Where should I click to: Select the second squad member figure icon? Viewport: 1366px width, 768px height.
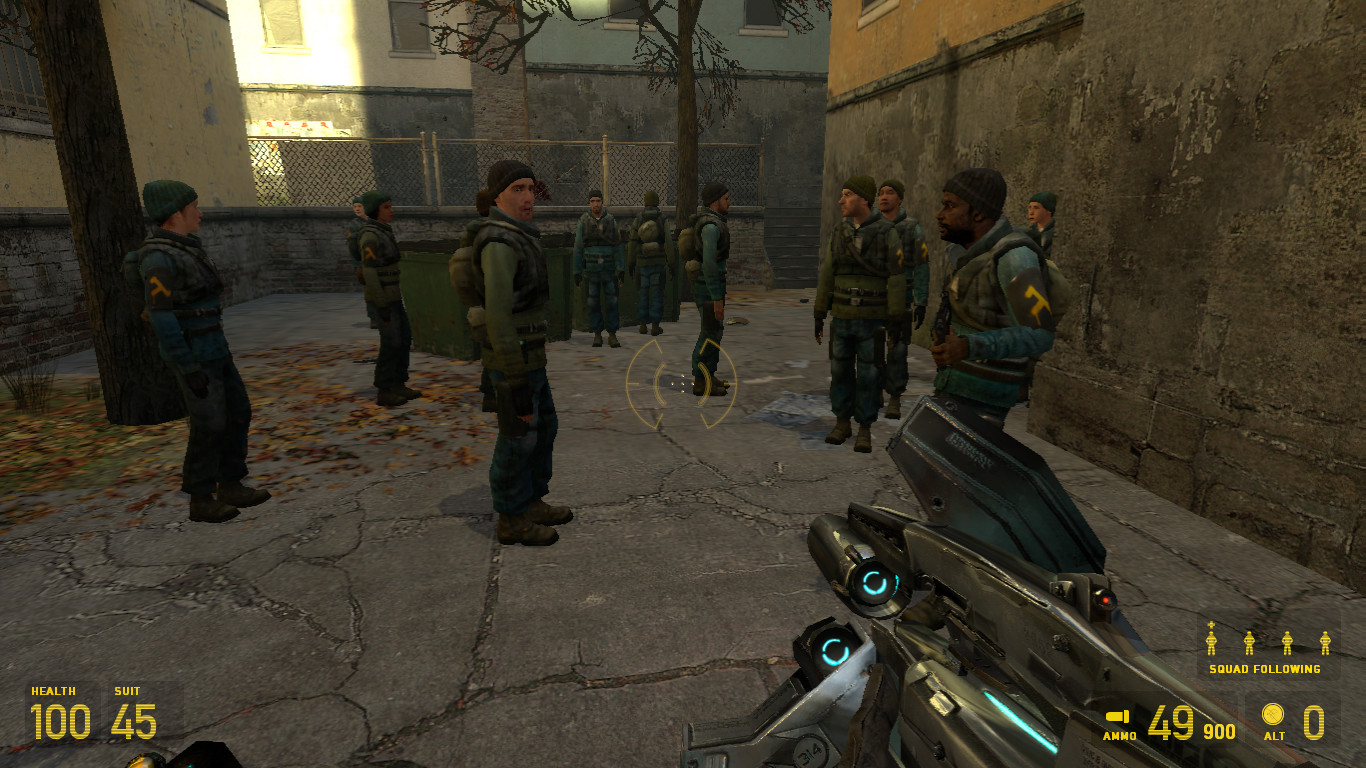click(x=1250, y=641)
